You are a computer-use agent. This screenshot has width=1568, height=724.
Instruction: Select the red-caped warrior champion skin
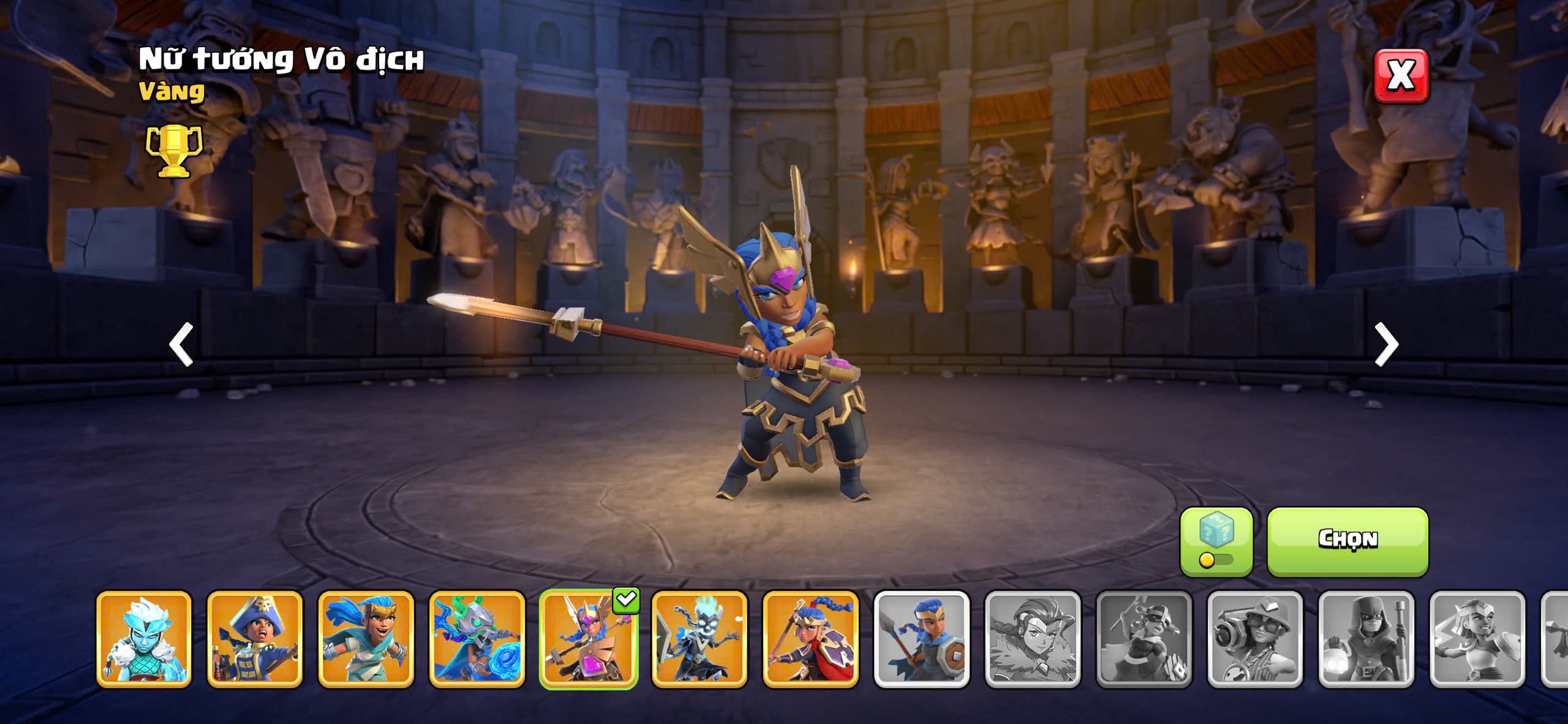click(x=810, y=638)
